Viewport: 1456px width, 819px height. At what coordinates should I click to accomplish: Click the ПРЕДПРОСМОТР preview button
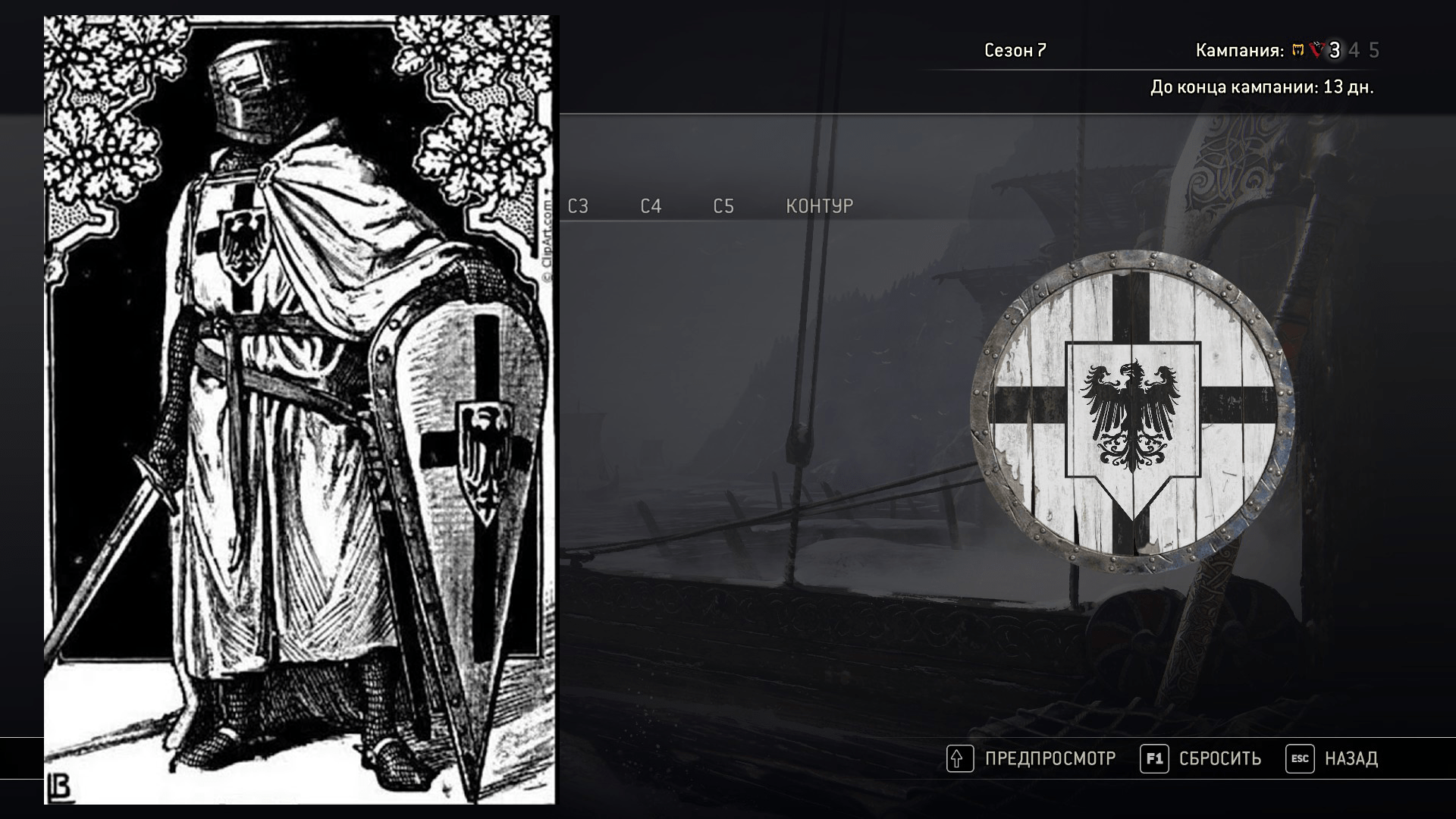coord(1032,758)
